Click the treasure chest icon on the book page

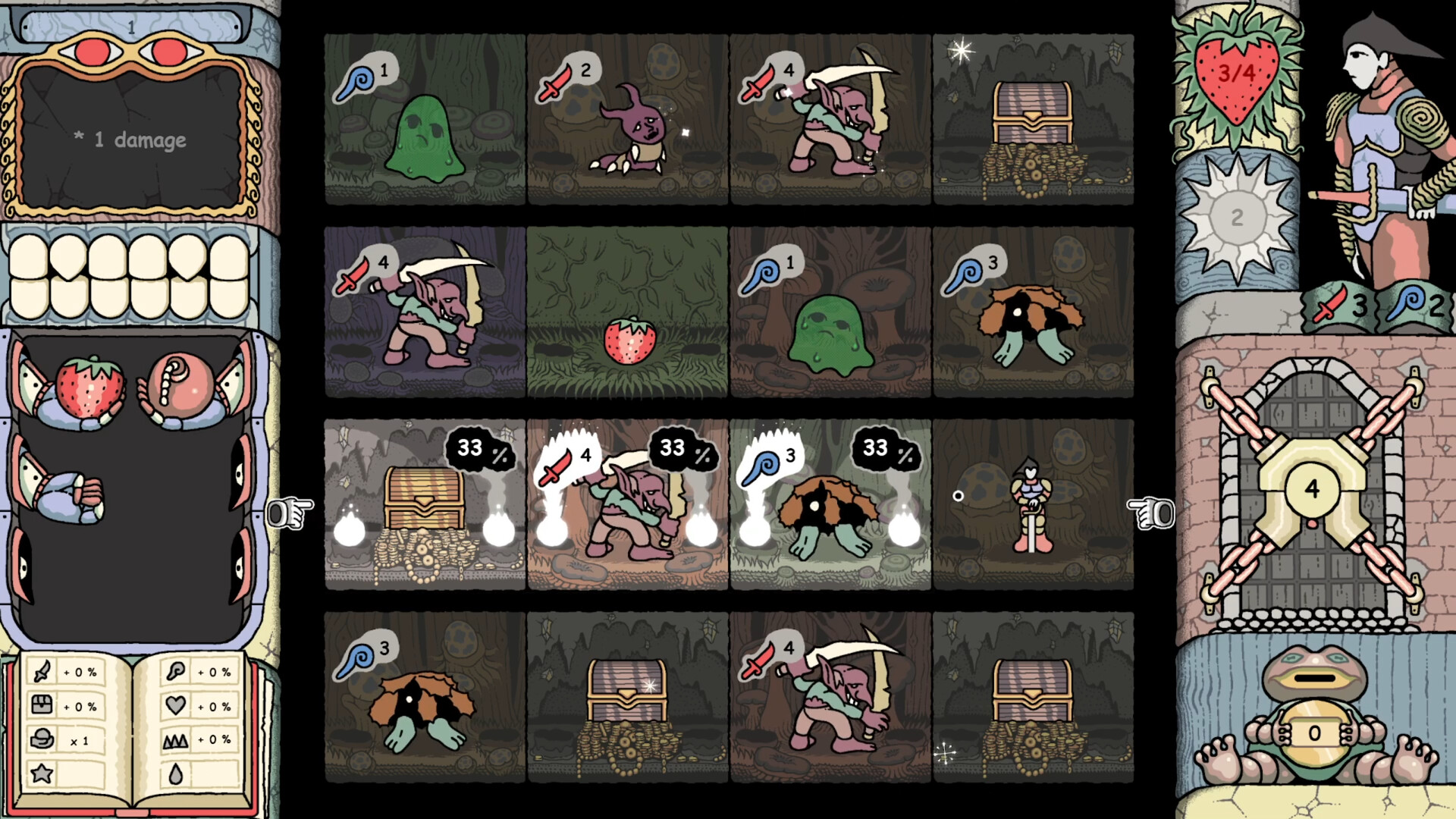point(42,704)
